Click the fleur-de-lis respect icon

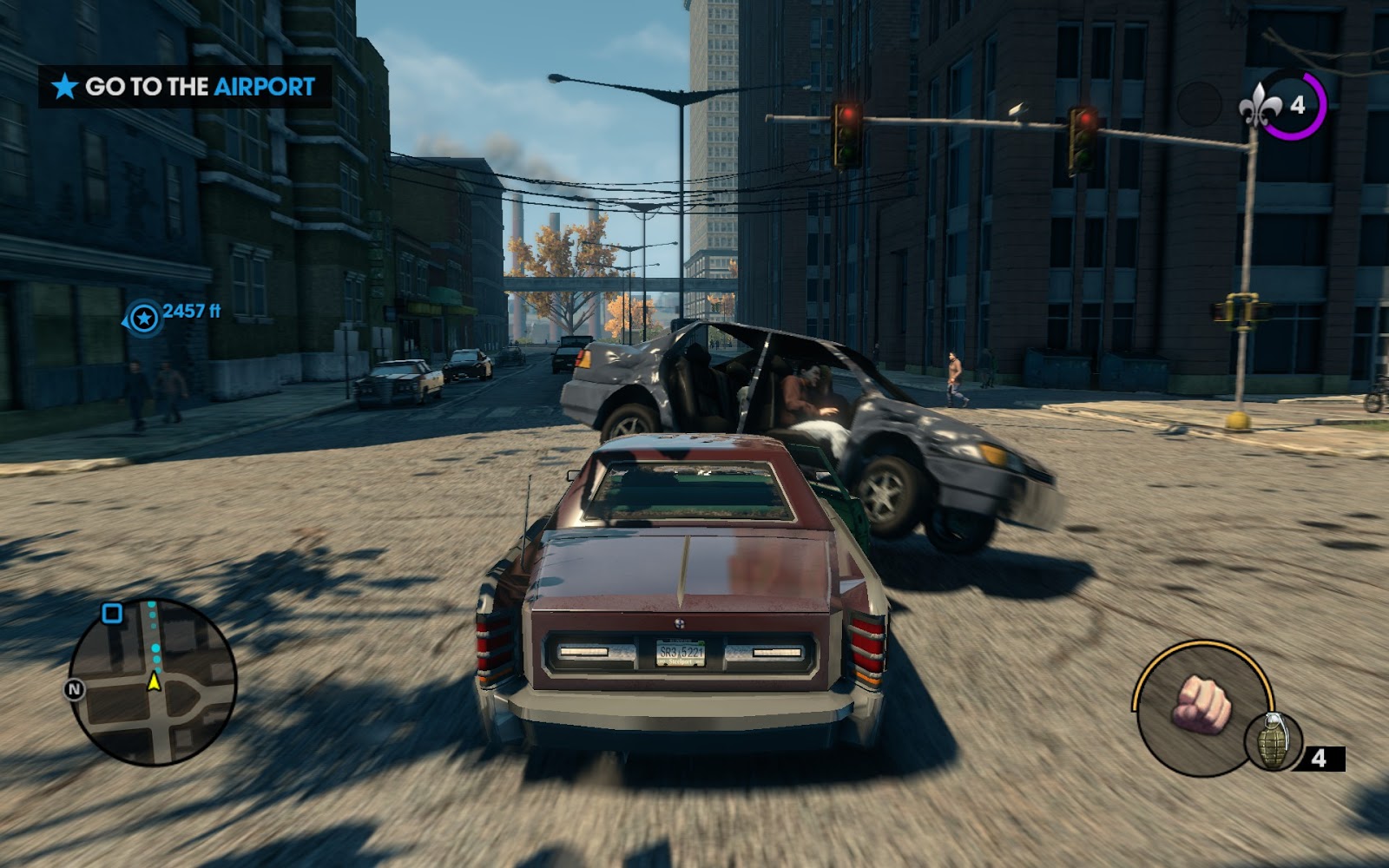click(1261, 104)
